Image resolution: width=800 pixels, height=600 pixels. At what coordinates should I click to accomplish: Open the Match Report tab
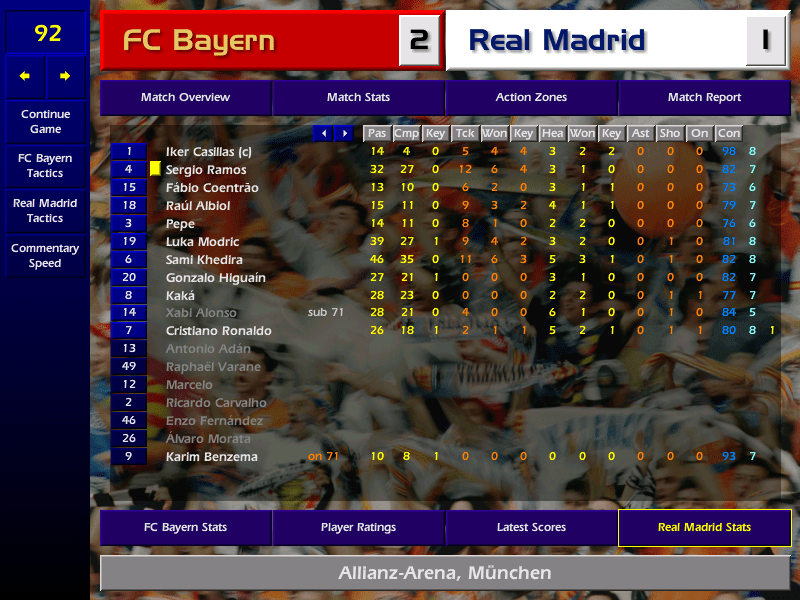coord(704,98)
